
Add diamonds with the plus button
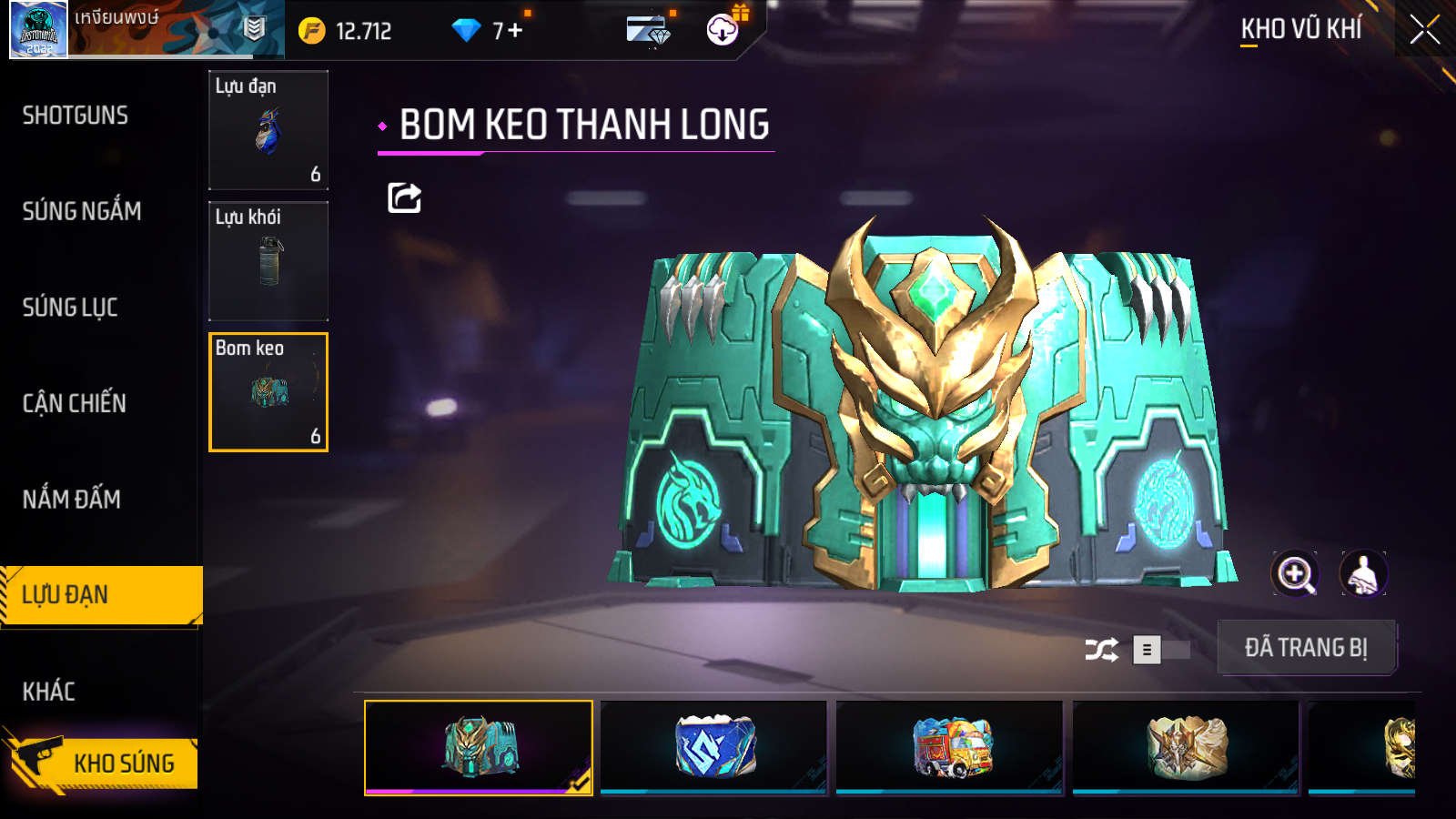pyautogui.click(x=515, y=31)
